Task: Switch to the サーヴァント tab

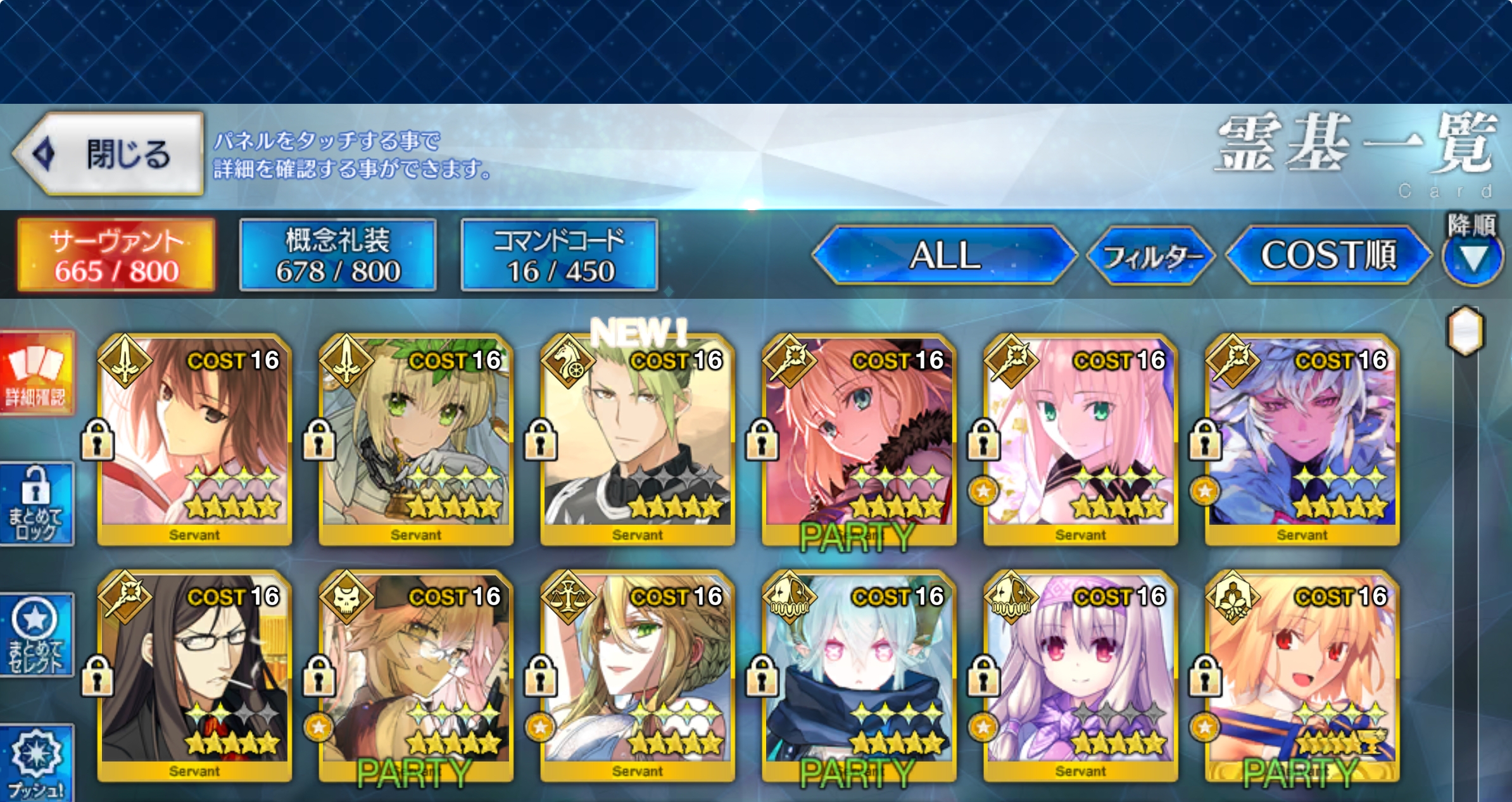Action: click(117, 255)
